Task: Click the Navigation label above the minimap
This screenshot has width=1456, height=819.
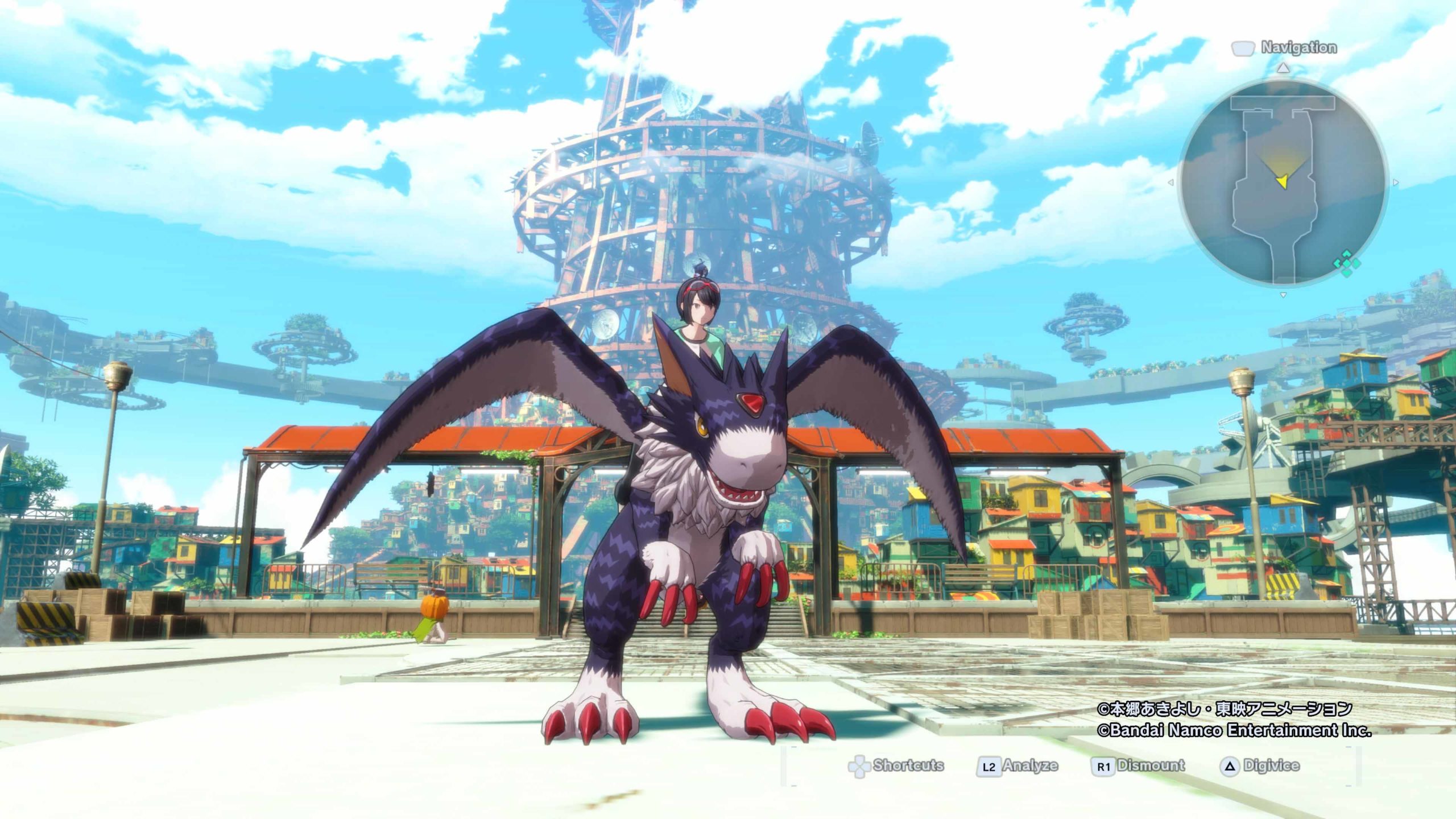Action: click(x=1298, y=48)
